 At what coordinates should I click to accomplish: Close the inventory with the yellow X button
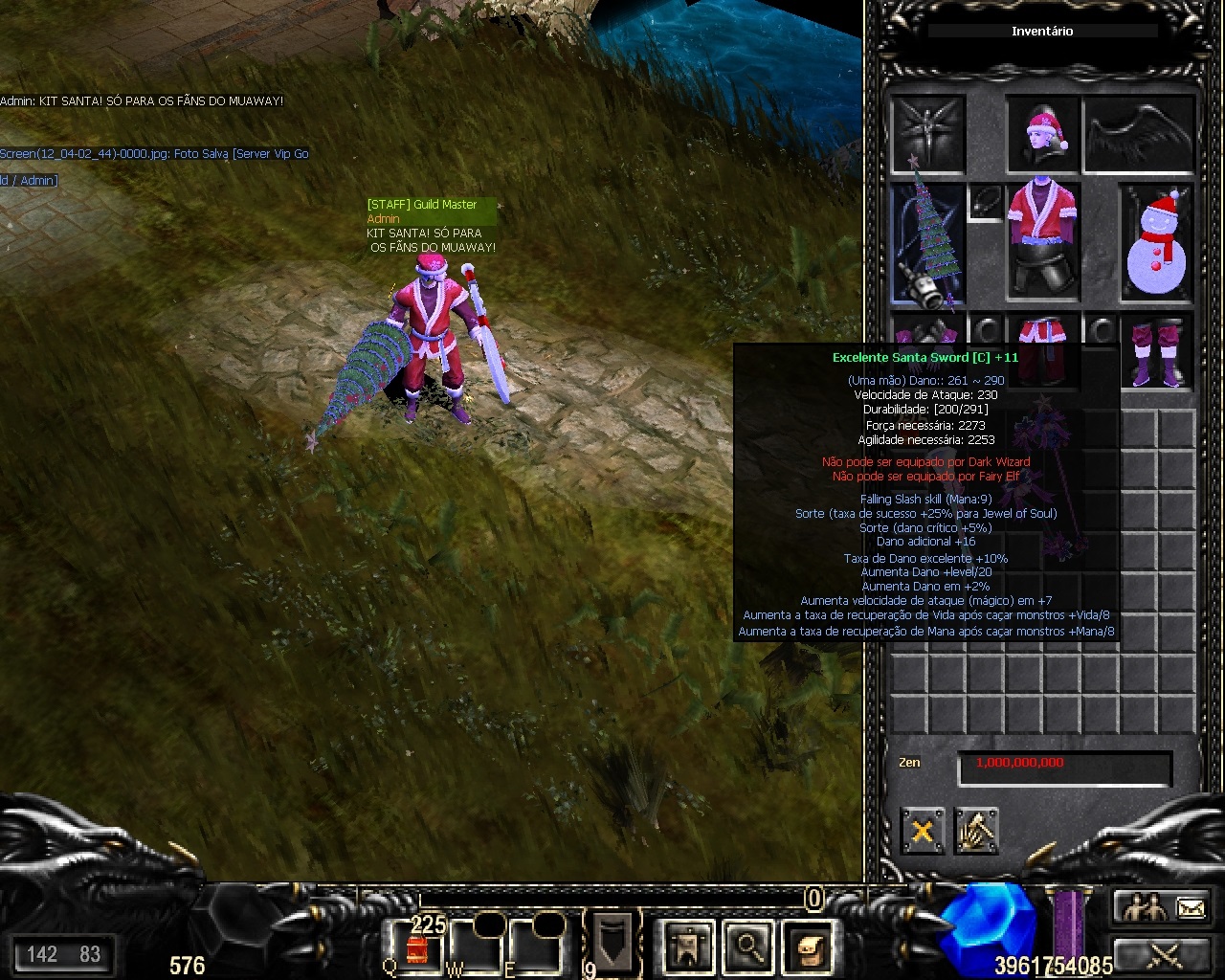[922, 831]
